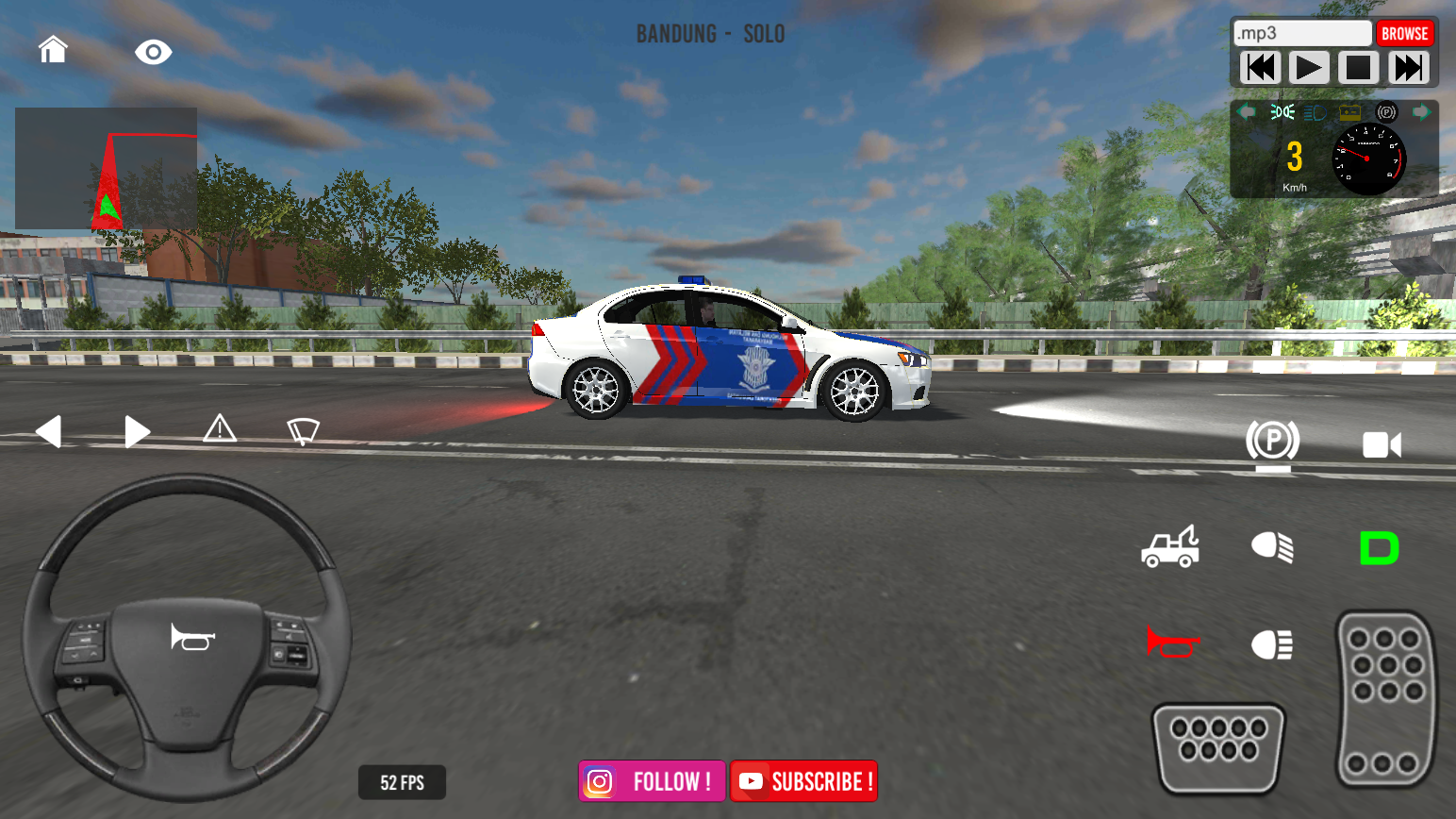Switch the camera view
Image resolution: width=1456 pixels, height=819 pixels.
(x=1382, y=444)
